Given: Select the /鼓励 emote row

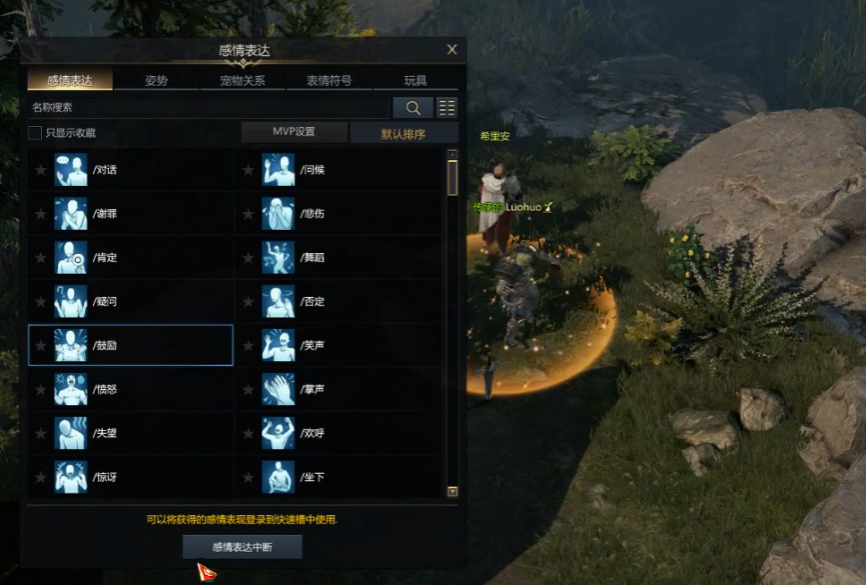Looking at the screenshot, I should (x=130, y=345).
